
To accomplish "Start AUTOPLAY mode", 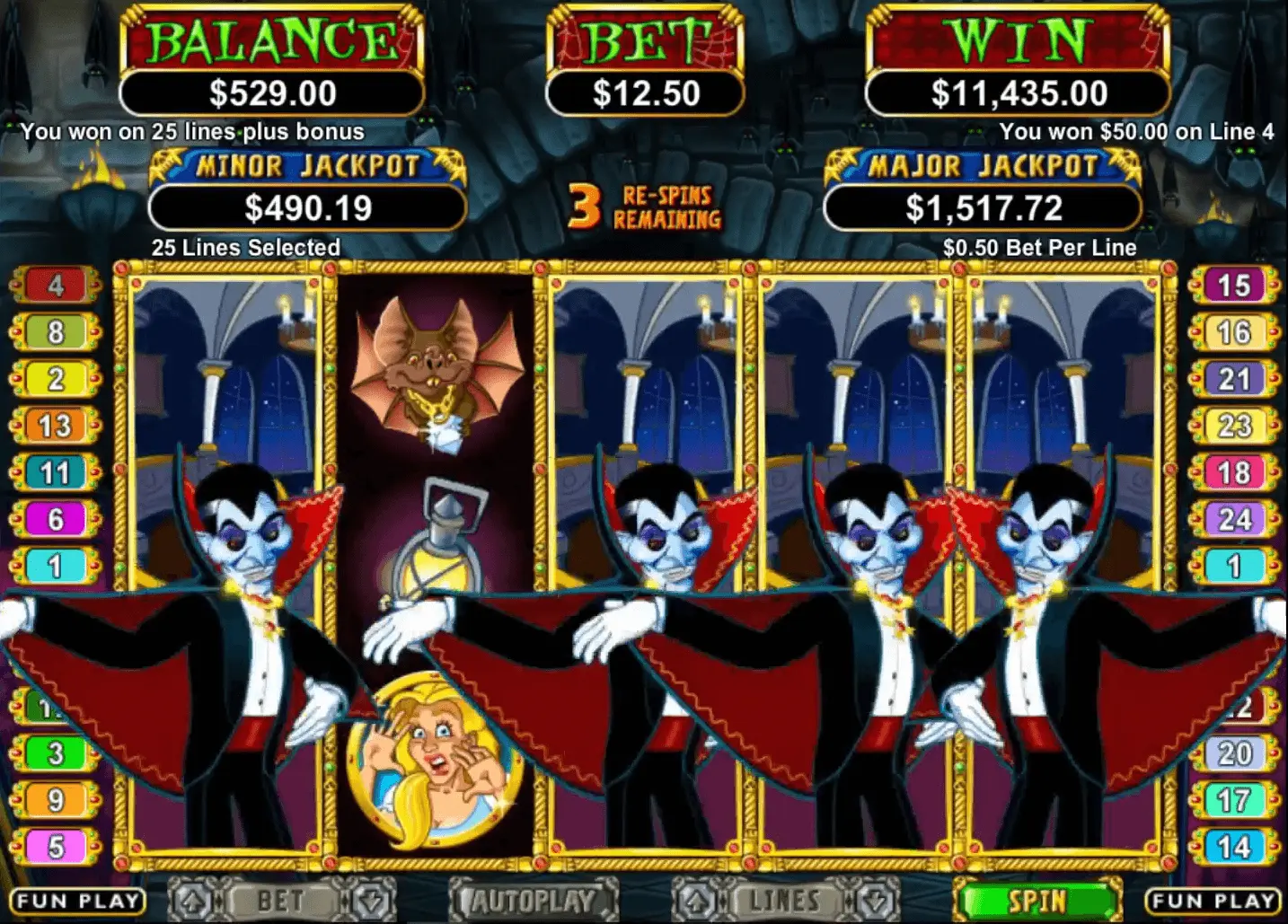I will (534, 900).
